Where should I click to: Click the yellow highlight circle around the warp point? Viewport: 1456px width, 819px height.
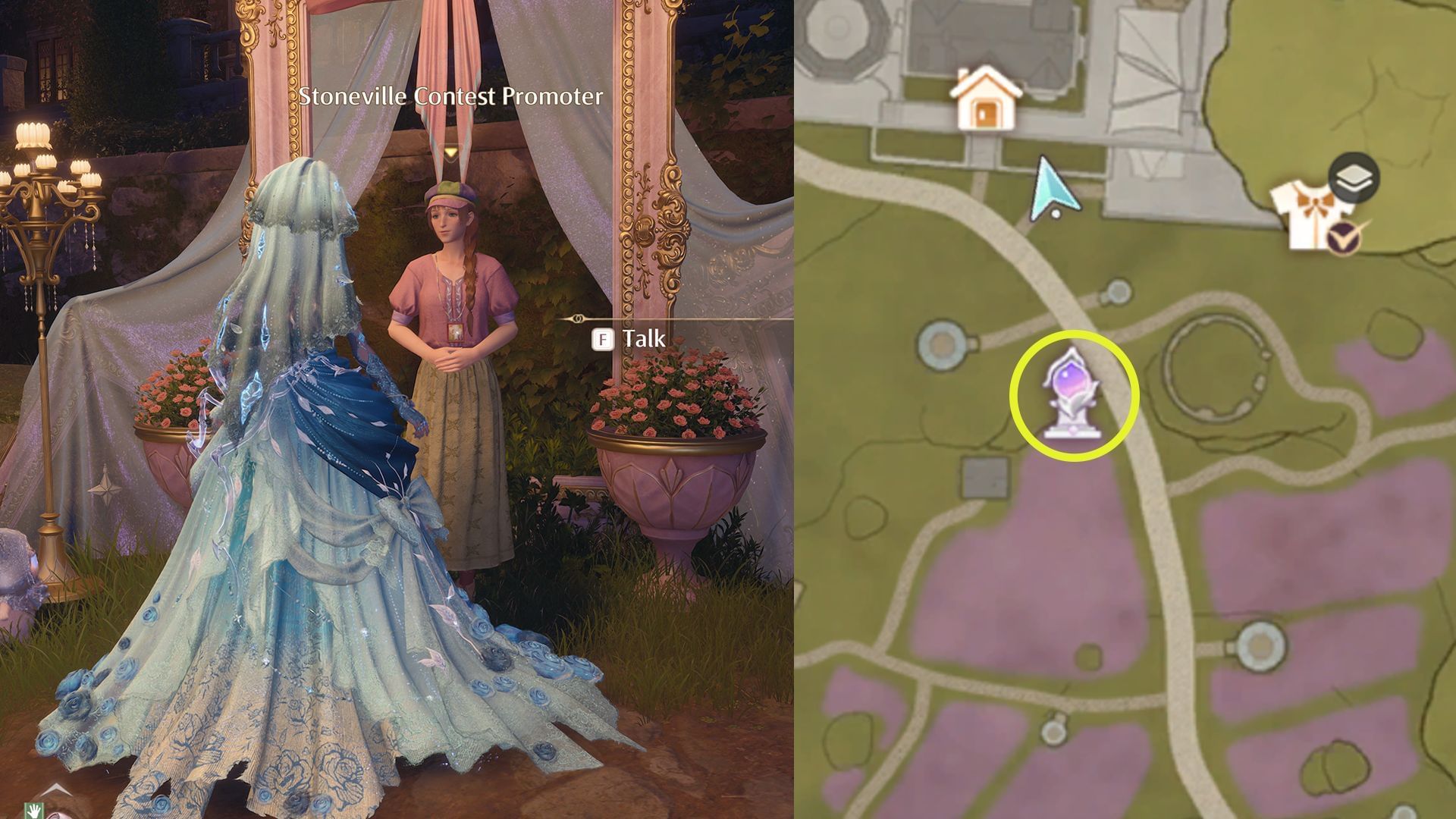tap(1071, 334)
